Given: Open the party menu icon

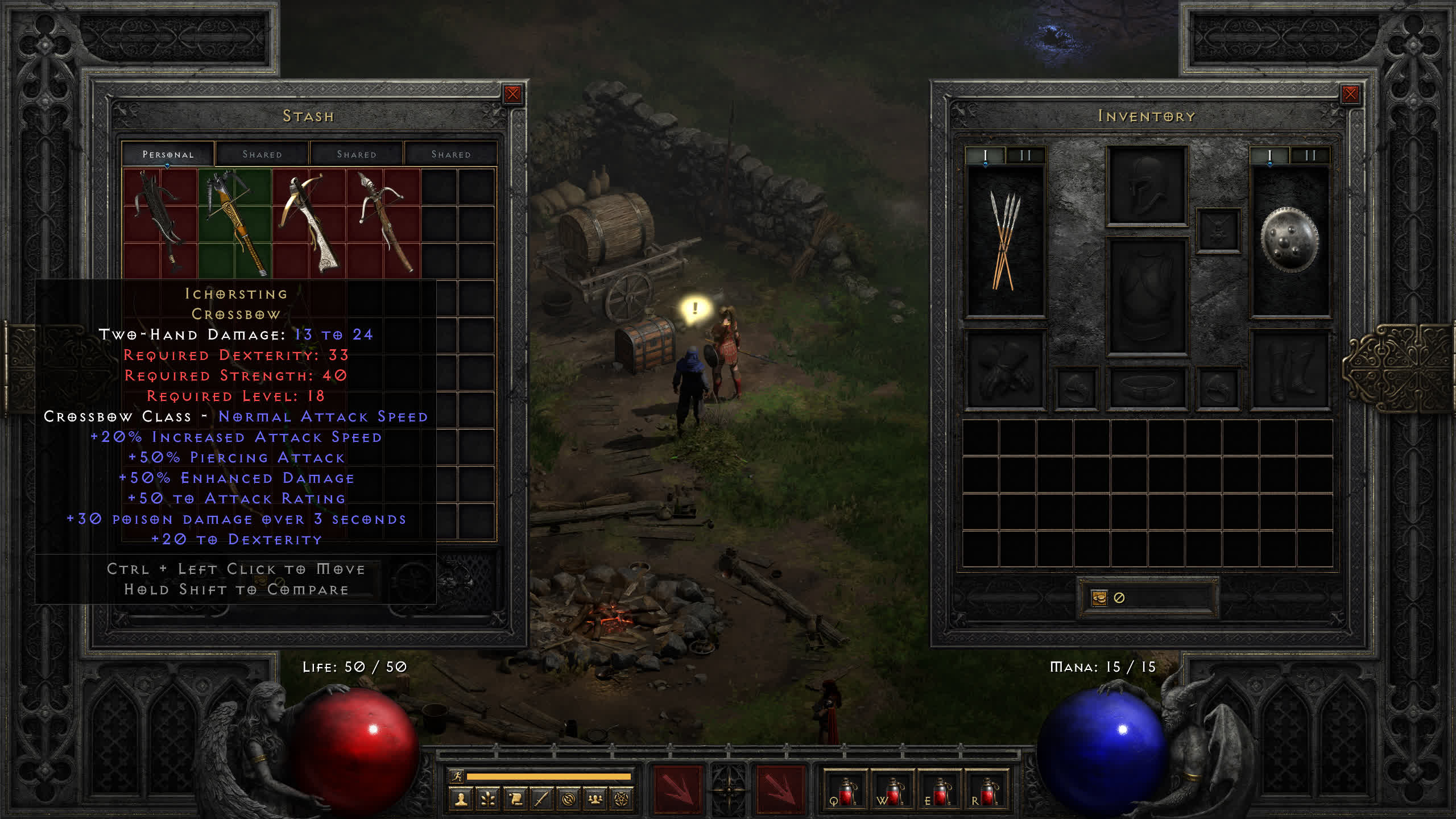Looking at the screenshot, I should pos(595,800).
